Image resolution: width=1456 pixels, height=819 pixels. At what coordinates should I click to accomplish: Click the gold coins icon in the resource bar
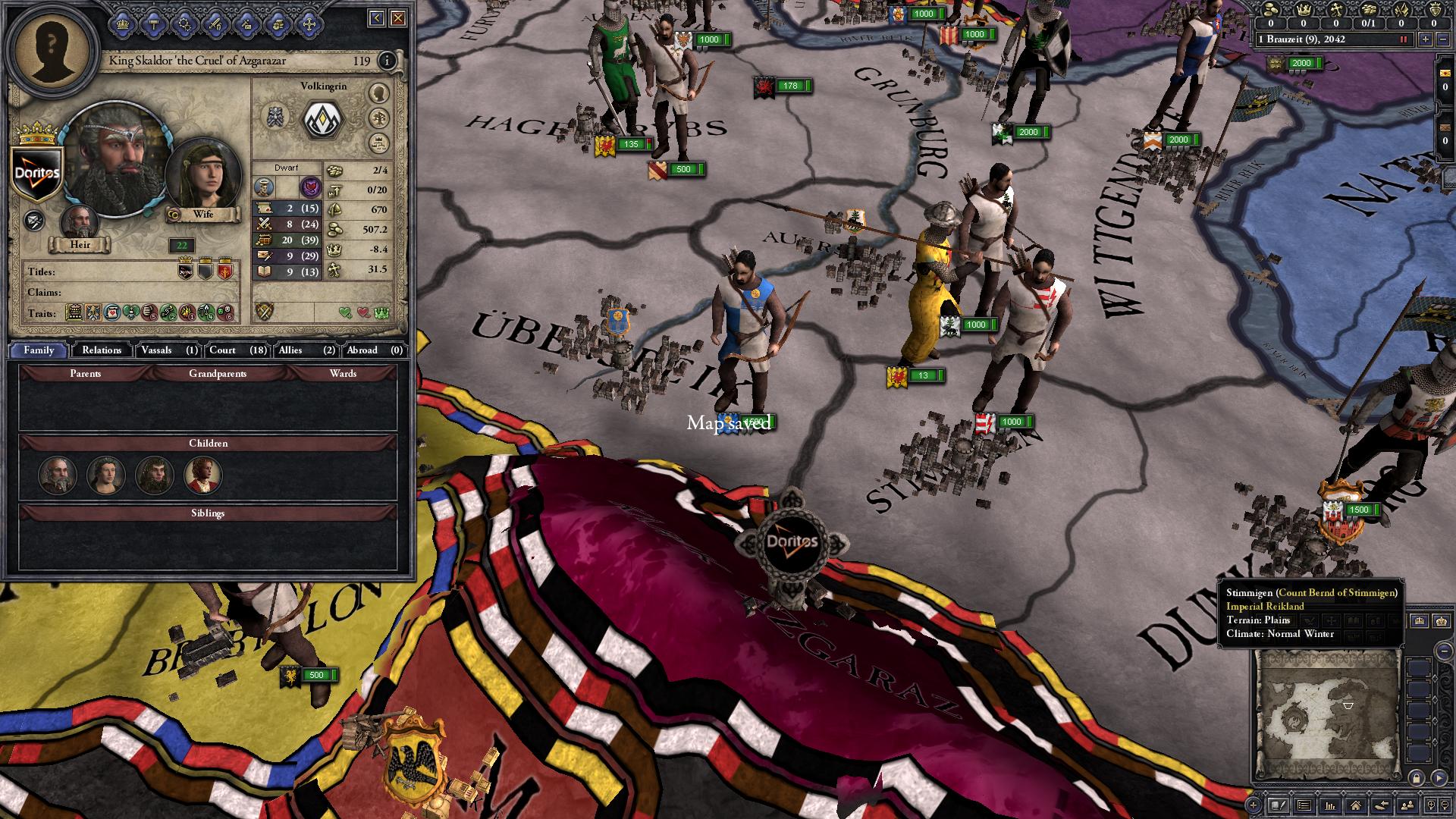[1270, 11]
